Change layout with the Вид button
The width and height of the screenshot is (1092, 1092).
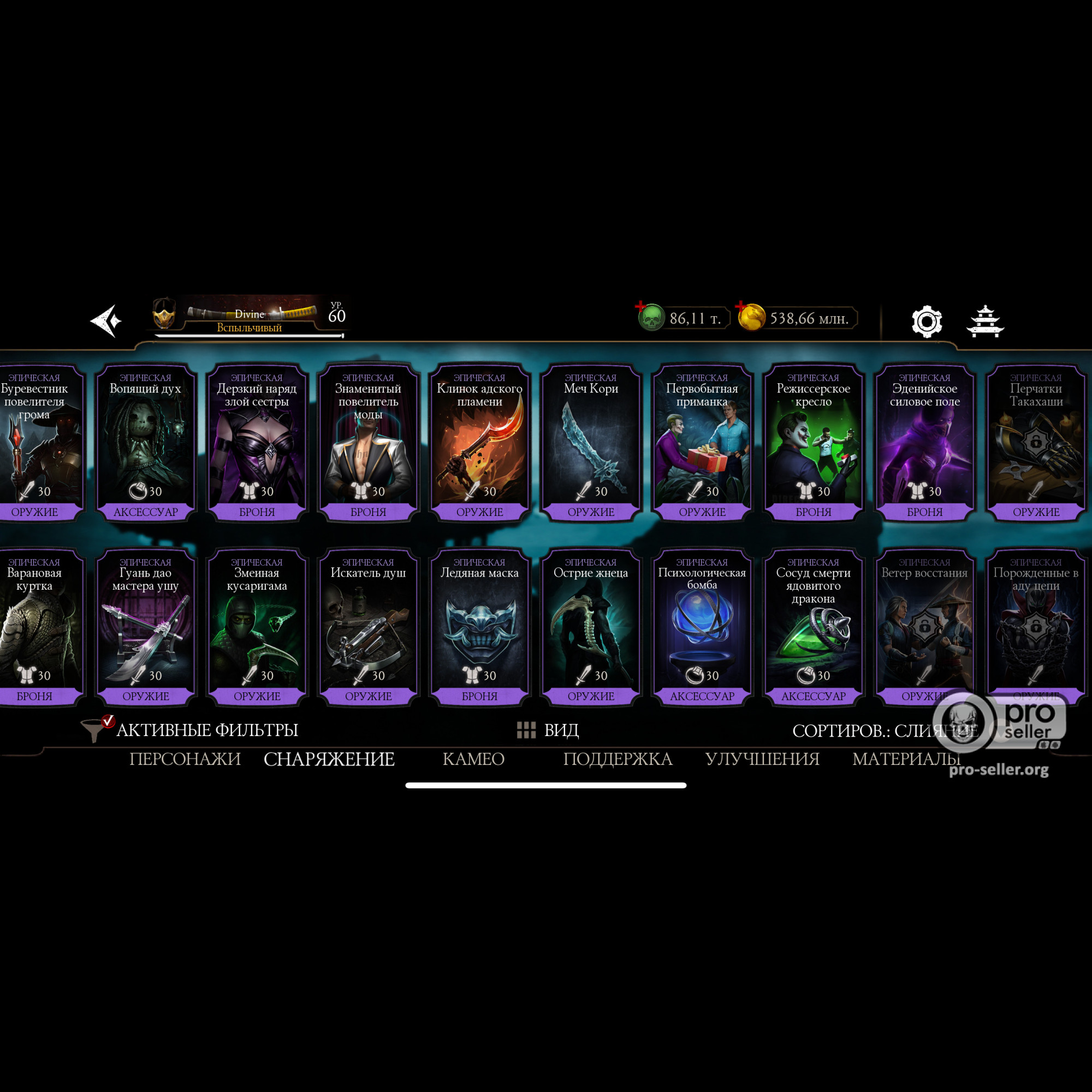(x=548, y=729)
